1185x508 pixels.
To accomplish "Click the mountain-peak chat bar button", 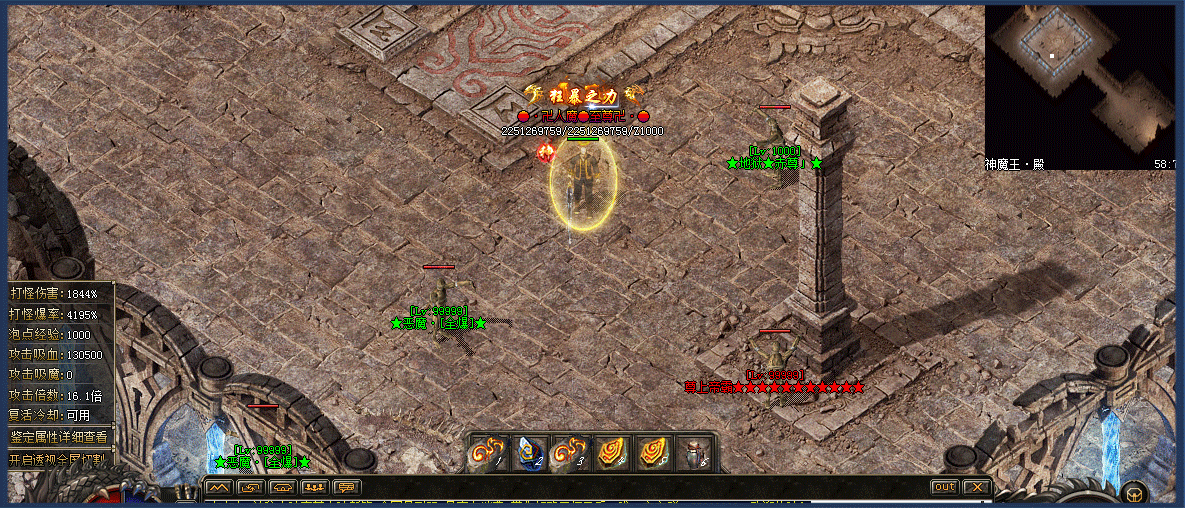I will pos(219,488).
